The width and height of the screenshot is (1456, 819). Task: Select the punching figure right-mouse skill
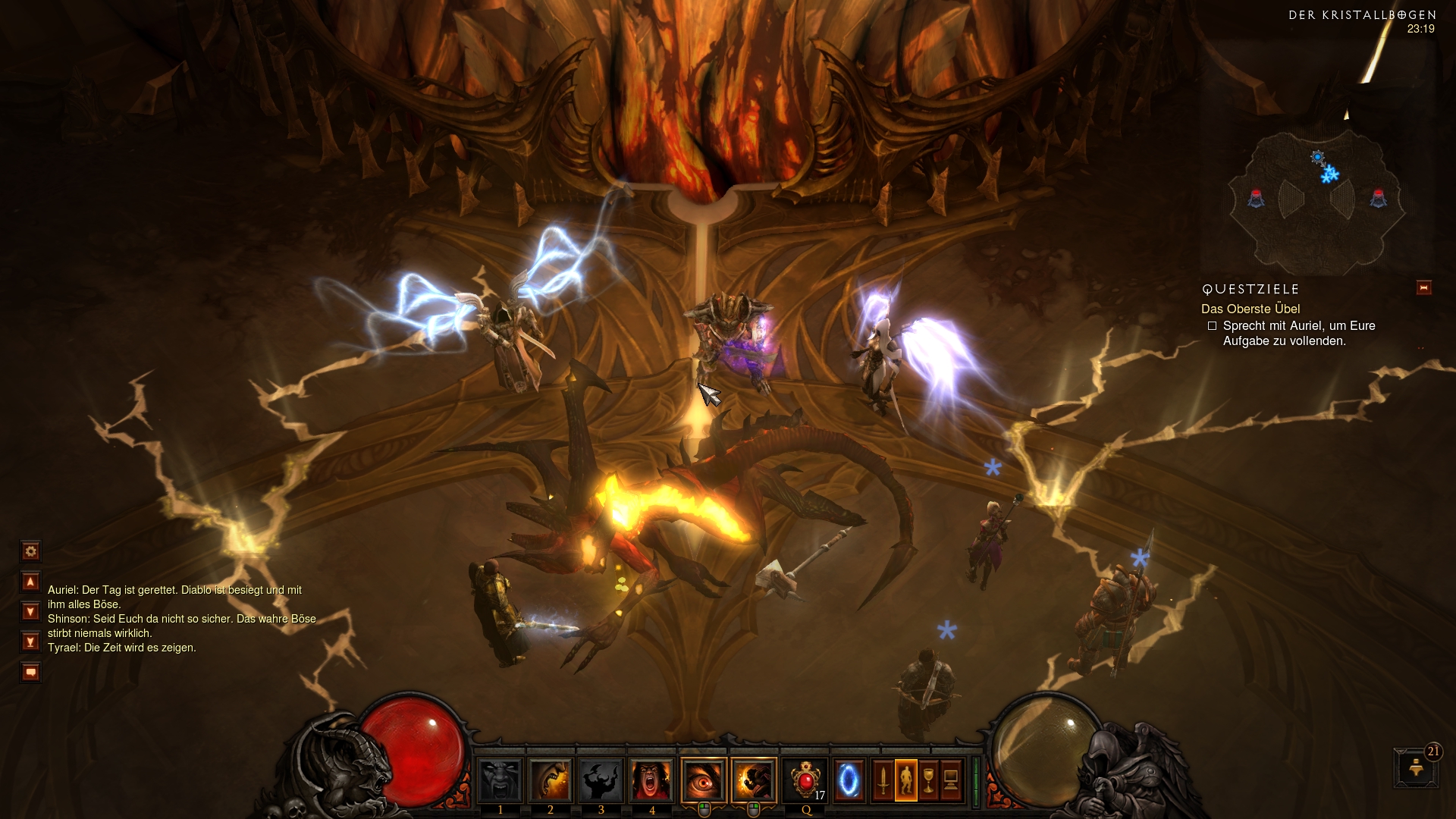click(754, 780)
